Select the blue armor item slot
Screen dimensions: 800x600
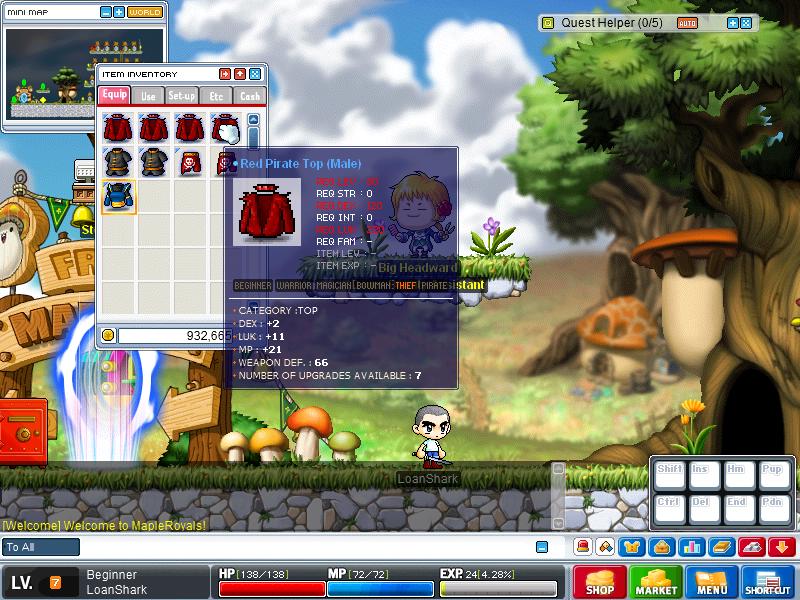[x=119, y=196]
